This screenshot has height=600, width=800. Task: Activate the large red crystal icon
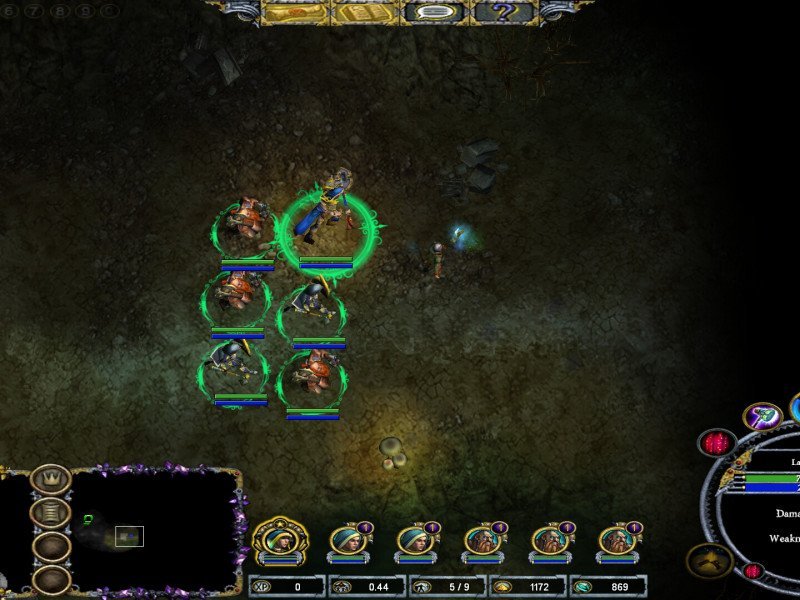[x=716, y=443]
